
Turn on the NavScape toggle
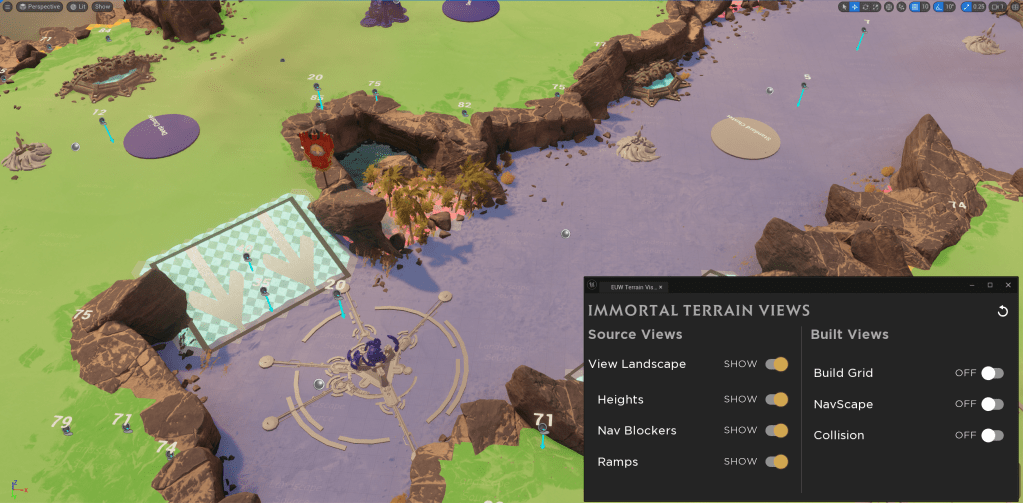pyautogui.click(x=991, y=404)
